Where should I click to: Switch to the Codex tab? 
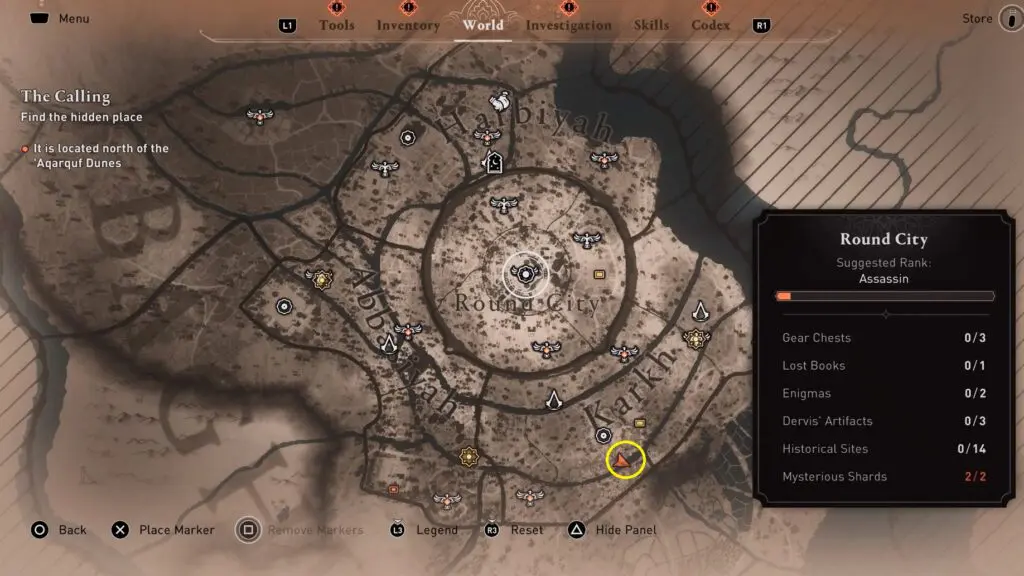[x=710, y=25]
